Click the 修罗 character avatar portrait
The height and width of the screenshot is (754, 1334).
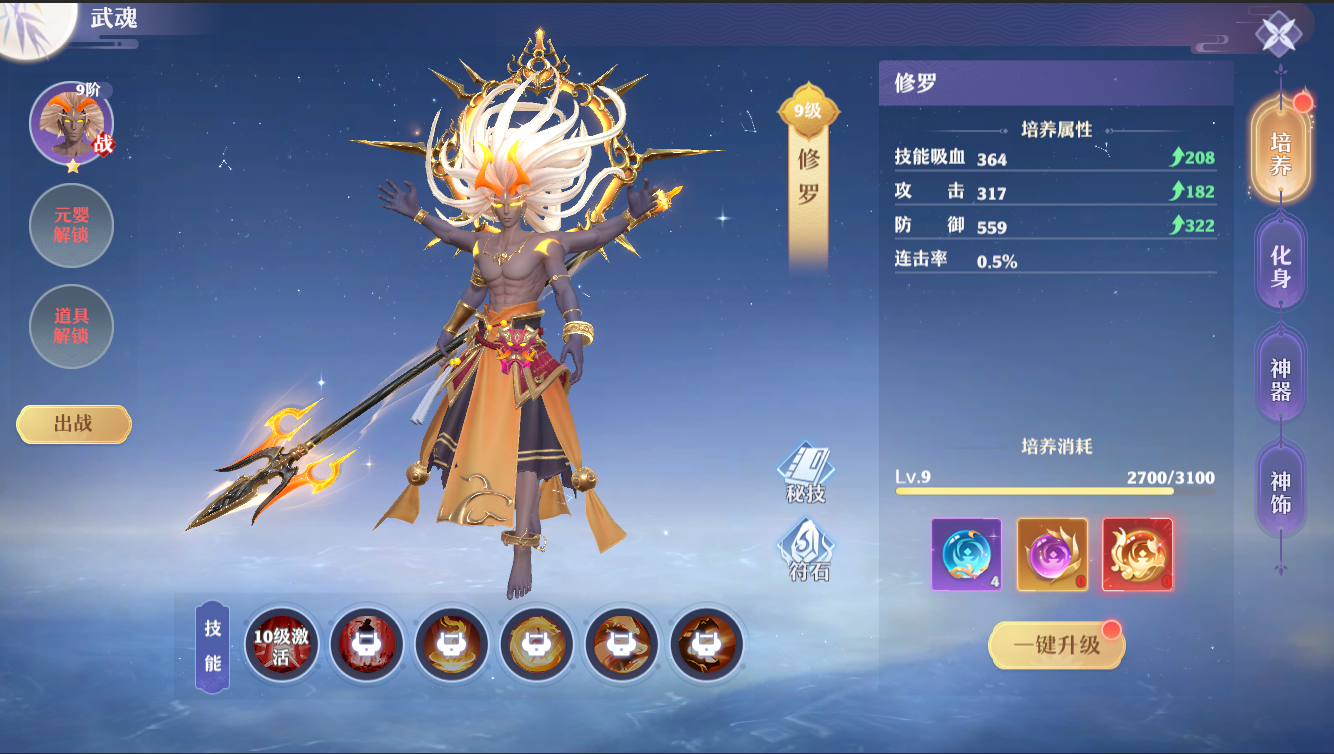(70, 124)
